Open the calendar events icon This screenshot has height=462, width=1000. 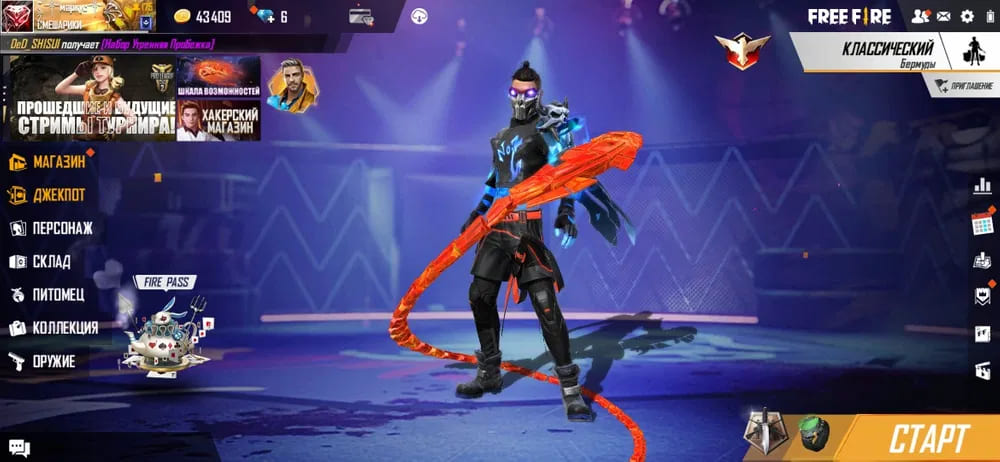(x=982, y=223)
